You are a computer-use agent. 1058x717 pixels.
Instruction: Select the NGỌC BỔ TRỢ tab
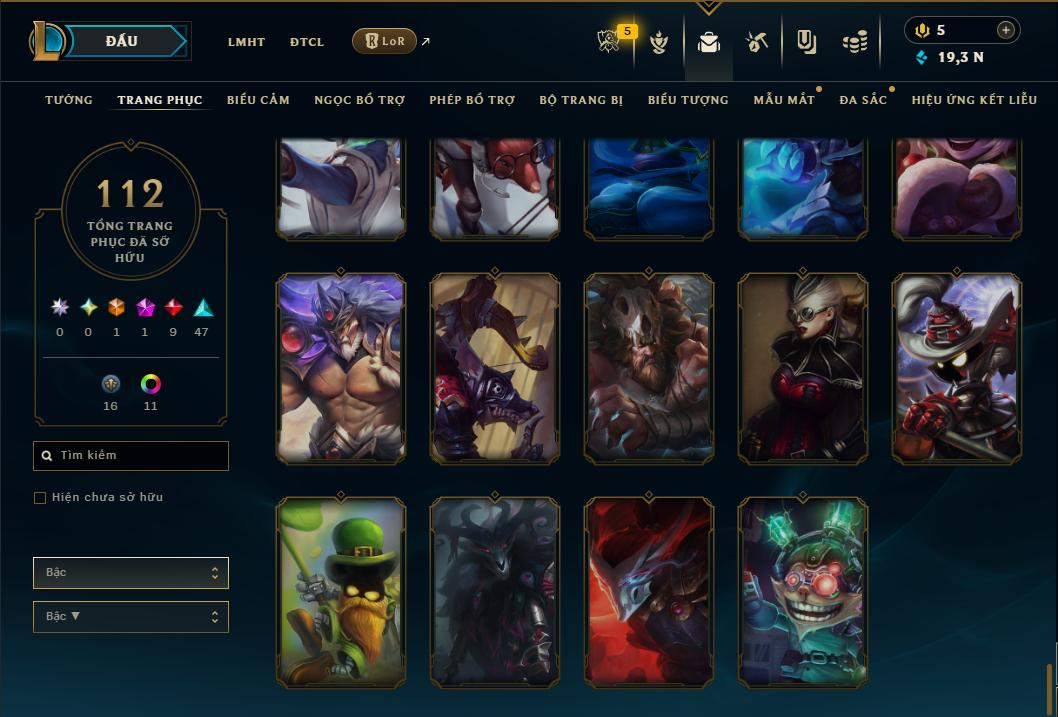click(359, 100)
